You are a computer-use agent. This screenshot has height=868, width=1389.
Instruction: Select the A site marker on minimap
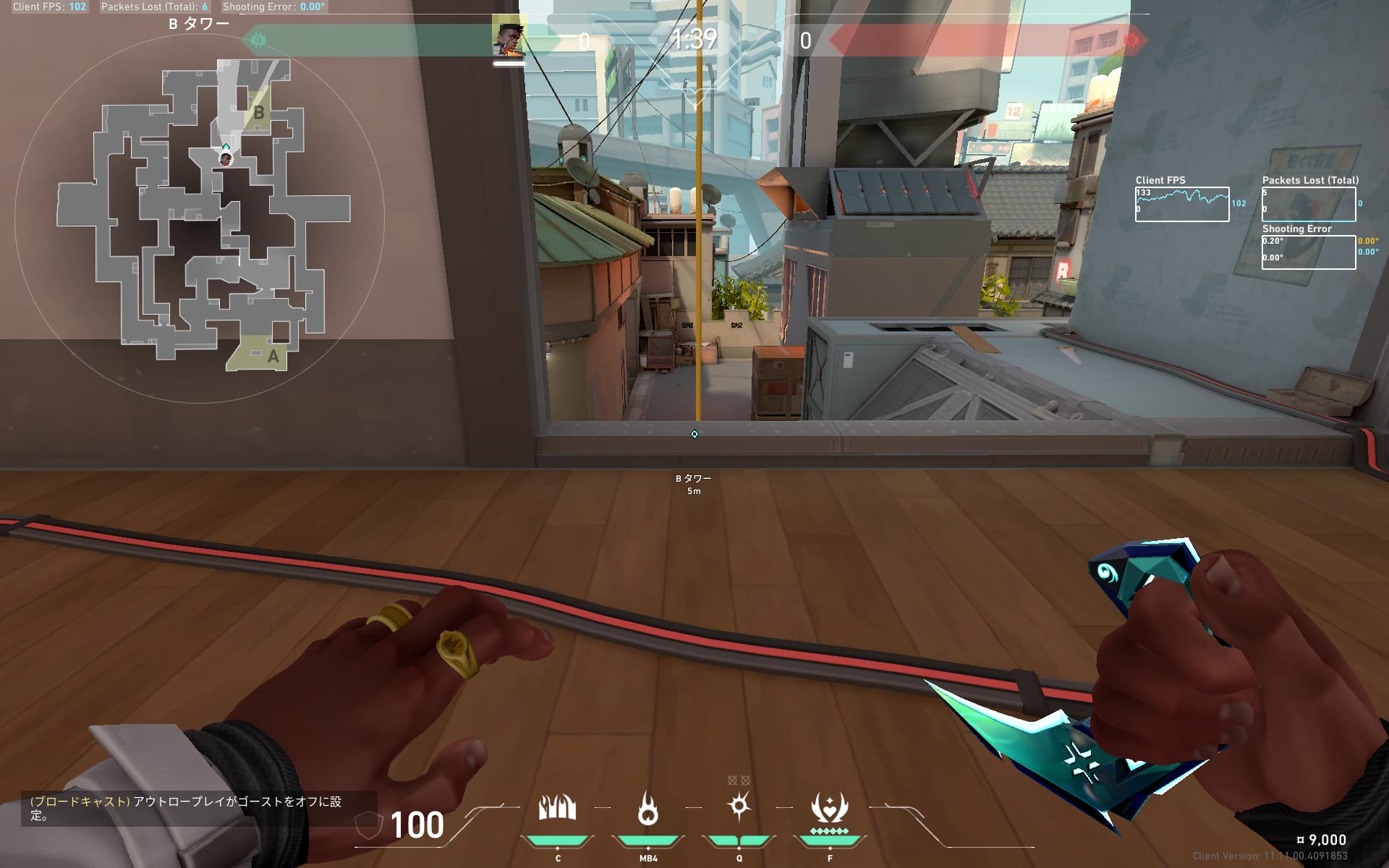coord(273,356)
